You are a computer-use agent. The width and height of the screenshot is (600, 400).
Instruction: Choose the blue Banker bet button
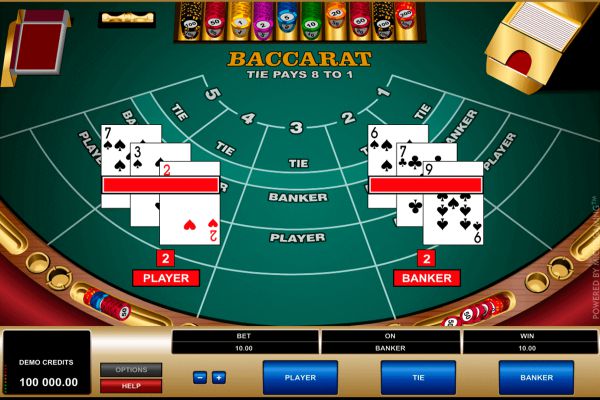click(536, 377)
